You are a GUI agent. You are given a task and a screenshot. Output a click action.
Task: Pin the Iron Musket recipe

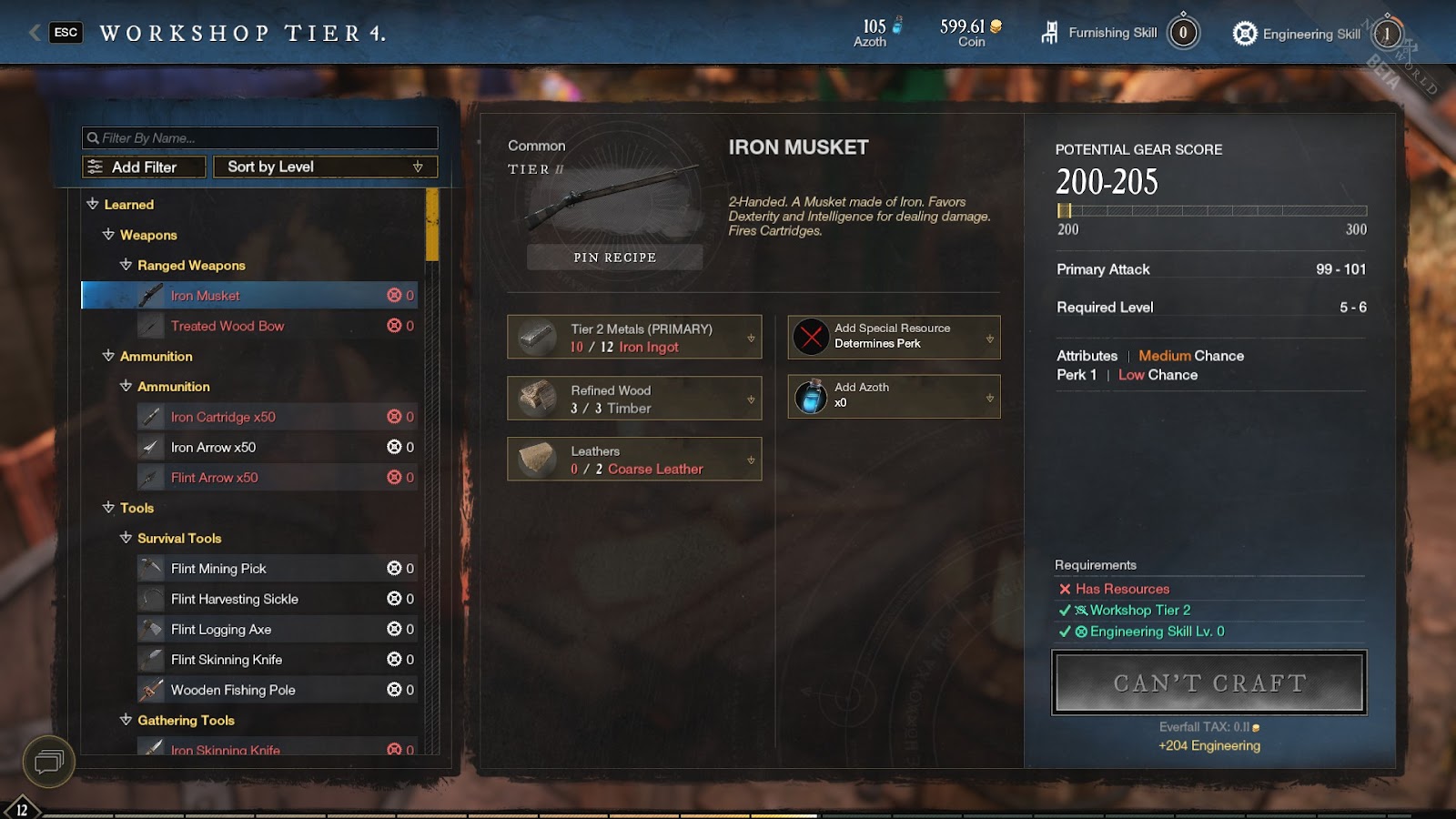[614, 258]
